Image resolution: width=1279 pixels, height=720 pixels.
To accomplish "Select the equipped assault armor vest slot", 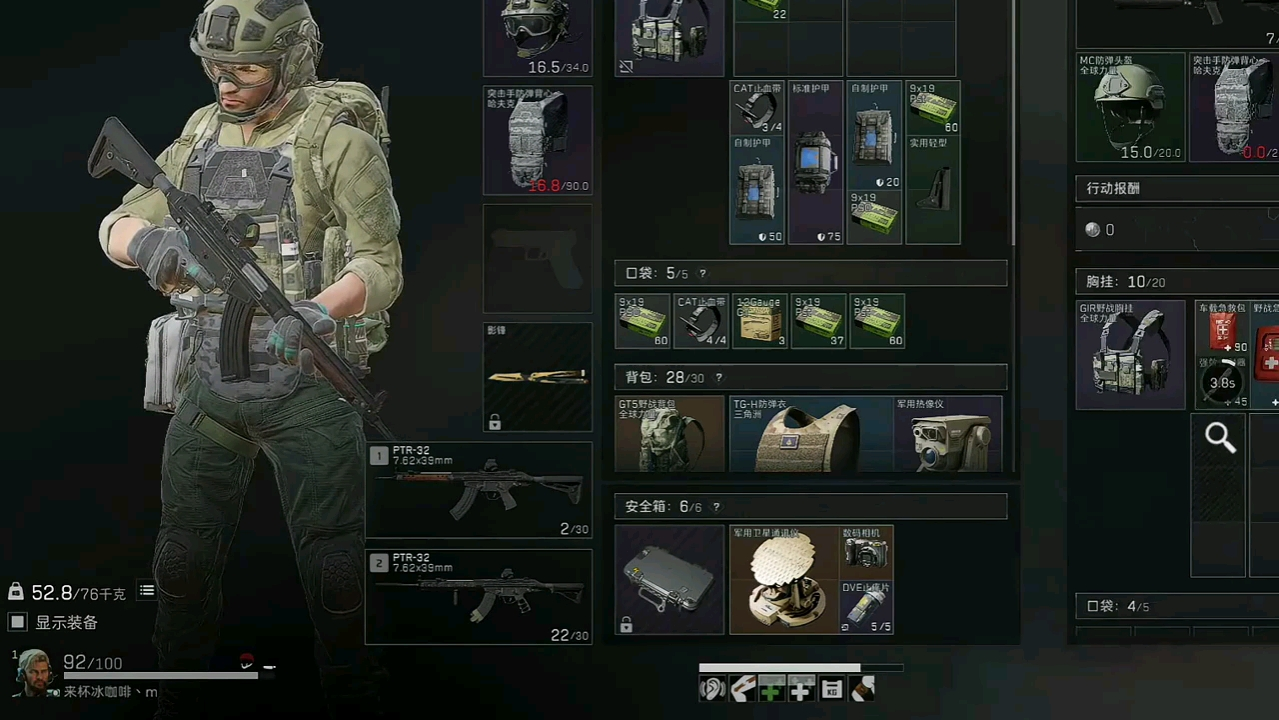I will (538, 140).
